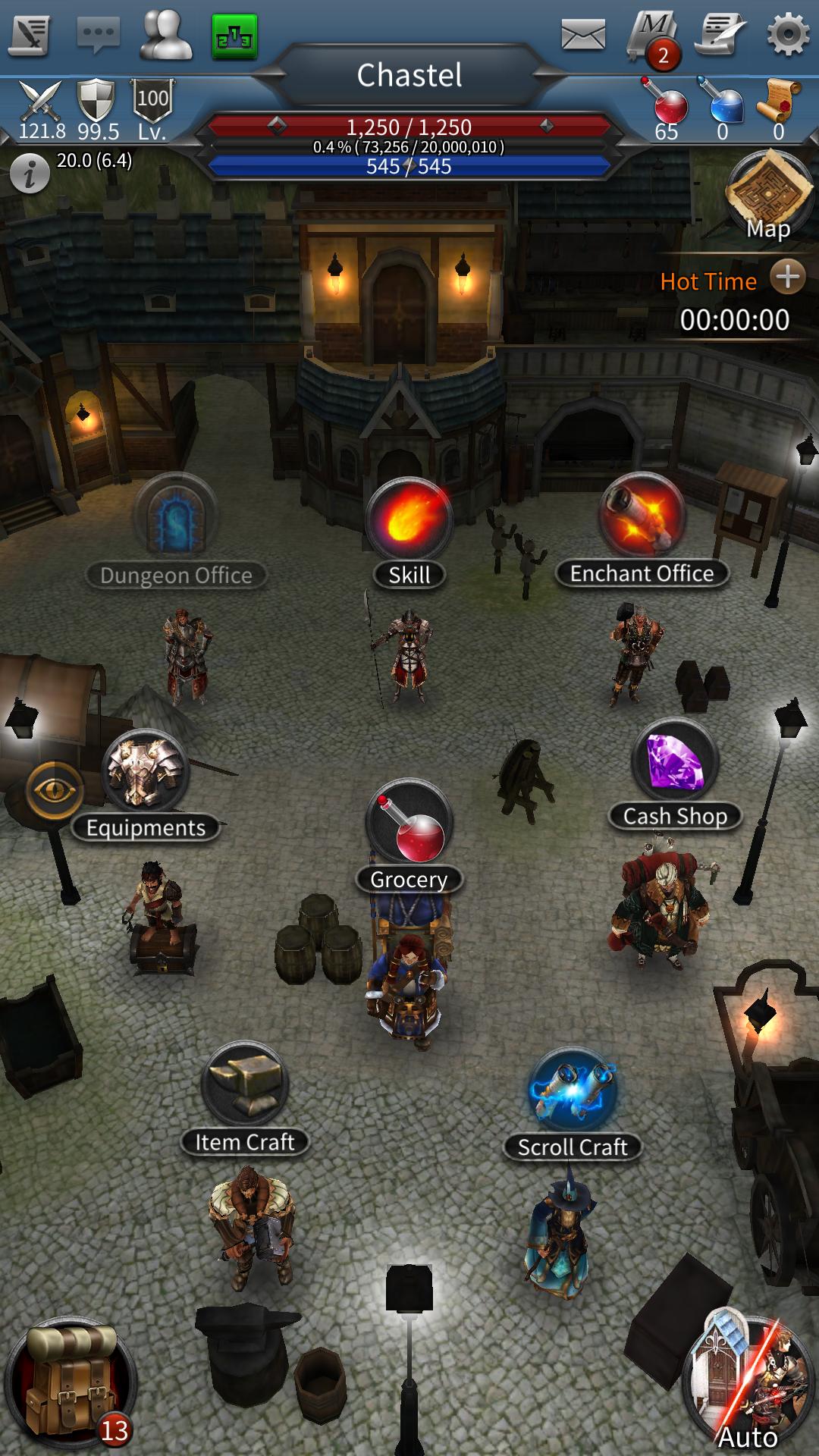Open the backpack inventory
The image size is (819, 1456).
pos(71,1385)
